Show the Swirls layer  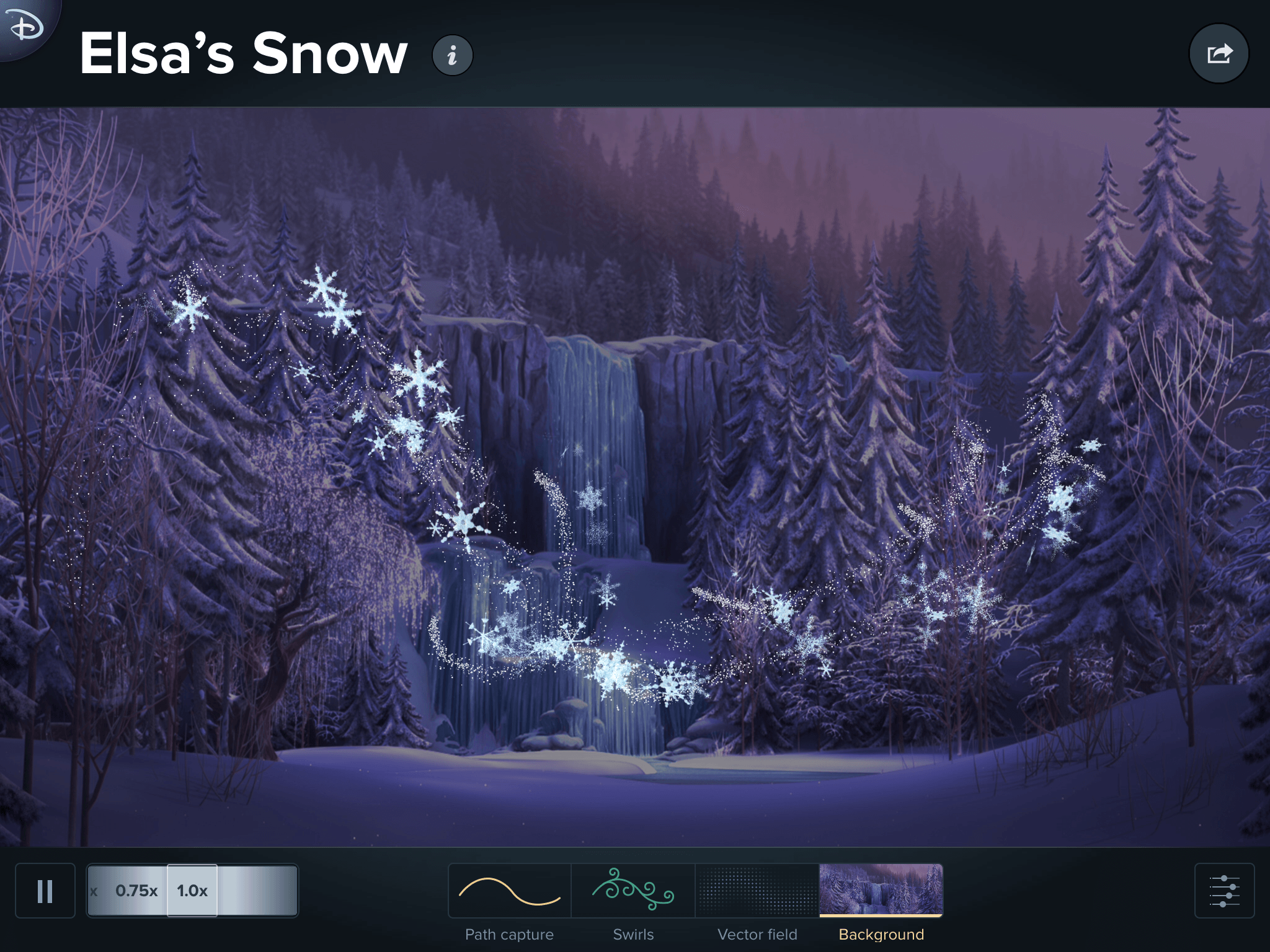[x=633, y=891]
